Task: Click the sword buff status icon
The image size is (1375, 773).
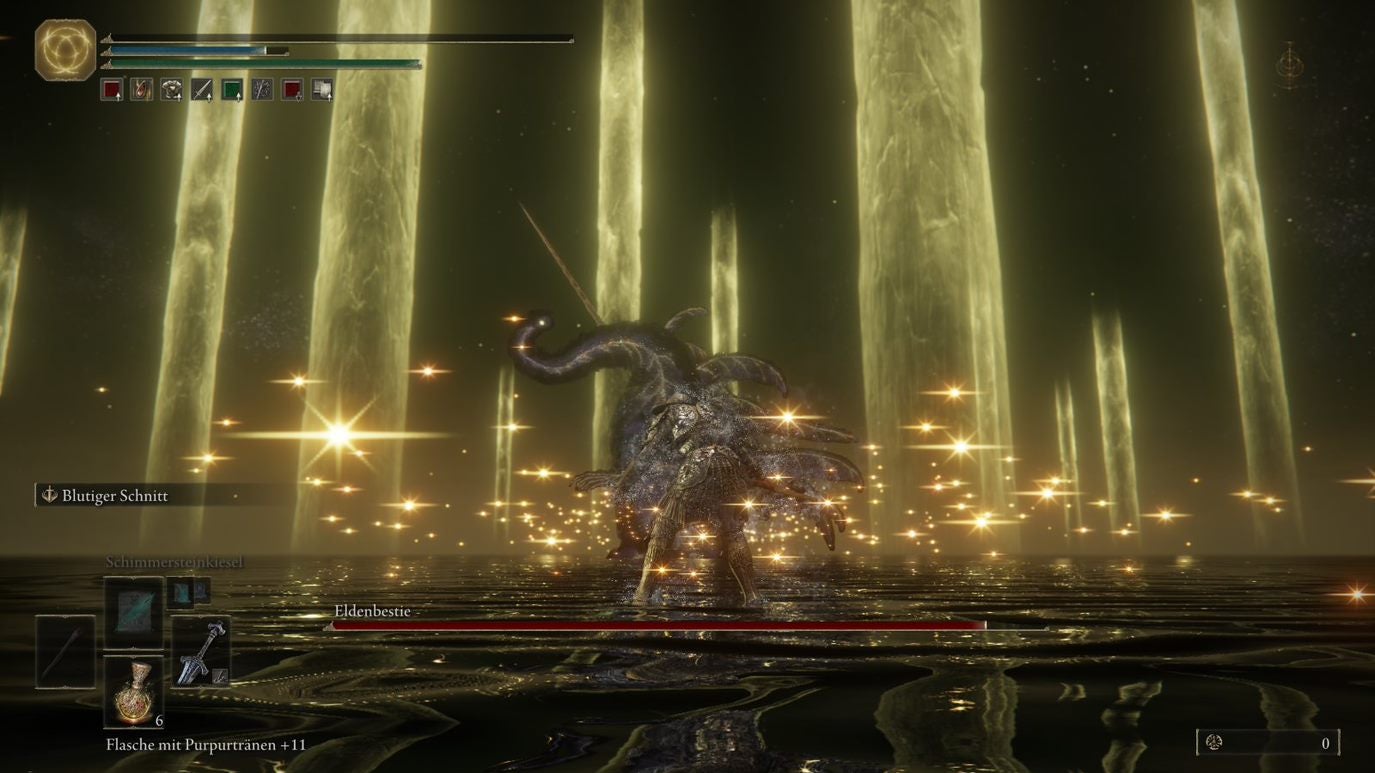Action: (202, 90)
